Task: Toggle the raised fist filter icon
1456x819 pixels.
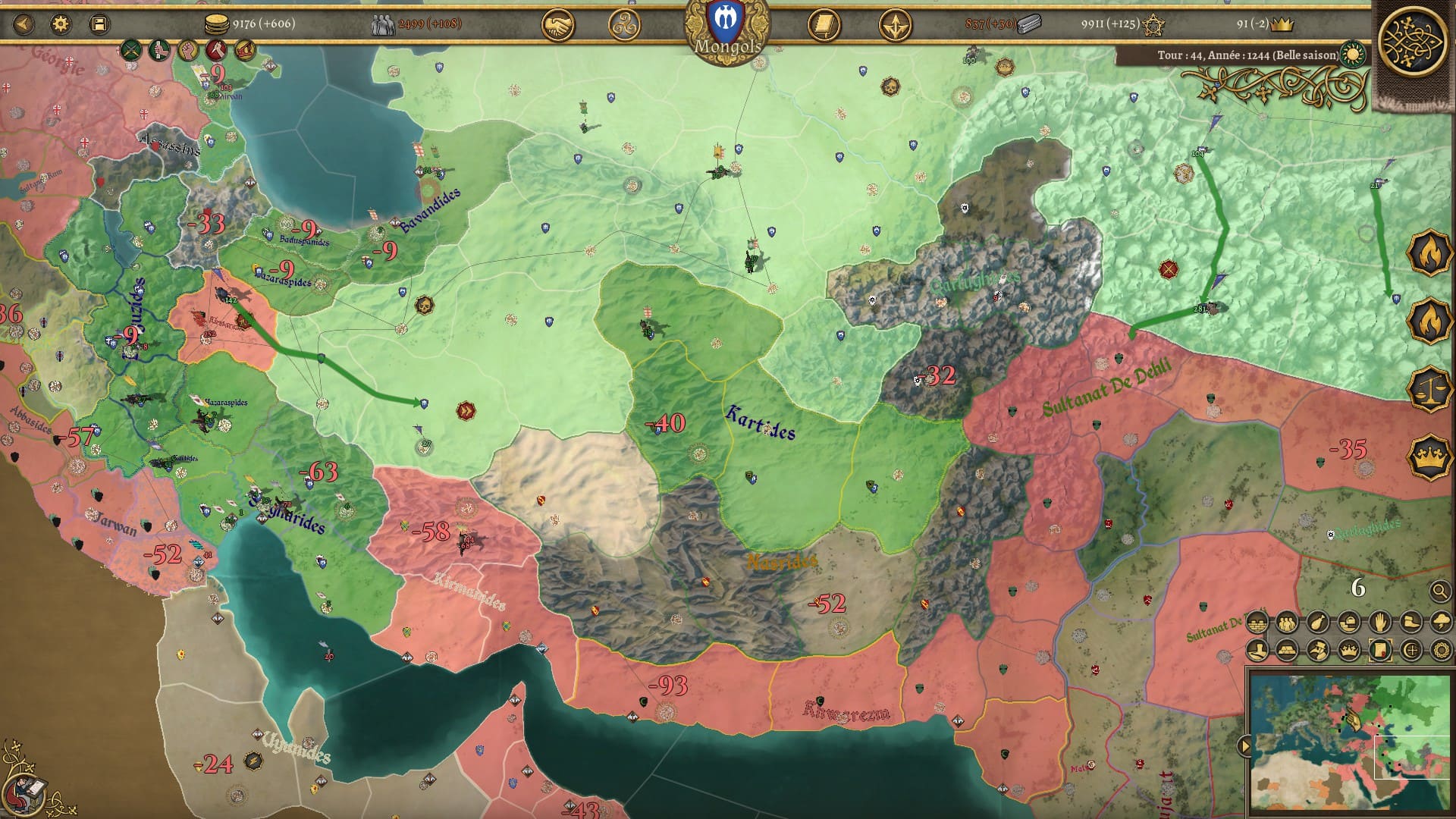Action: pos(188,52)
